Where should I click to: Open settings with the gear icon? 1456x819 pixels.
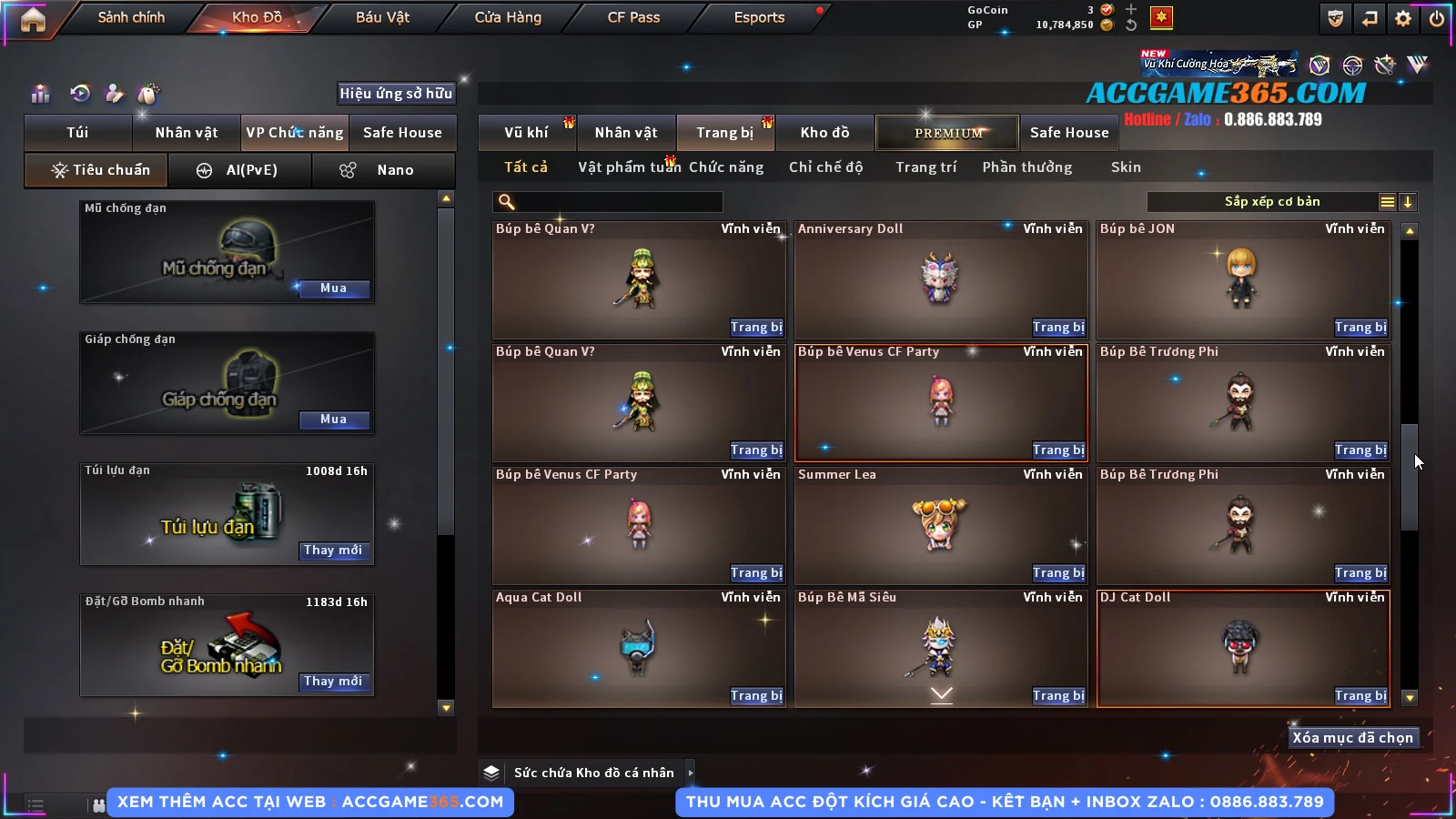point(1403,18)
